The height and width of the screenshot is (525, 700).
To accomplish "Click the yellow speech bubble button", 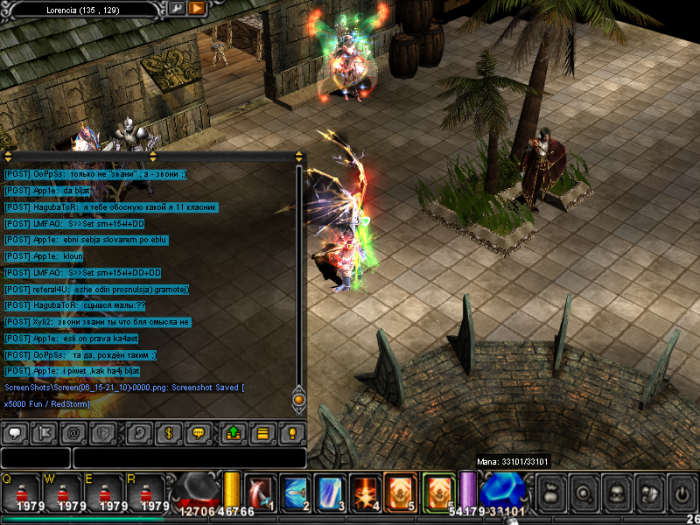I will pyautogui.click(x=197, y=434).
